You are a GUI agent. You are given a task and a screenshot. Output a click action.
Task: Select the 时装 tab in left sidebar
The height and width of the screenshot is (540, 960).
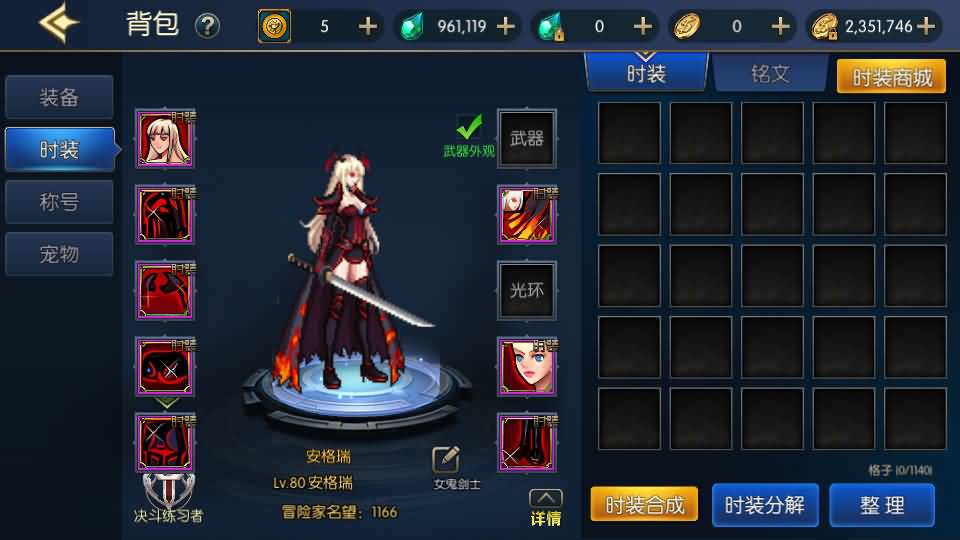tap(59, 150)
